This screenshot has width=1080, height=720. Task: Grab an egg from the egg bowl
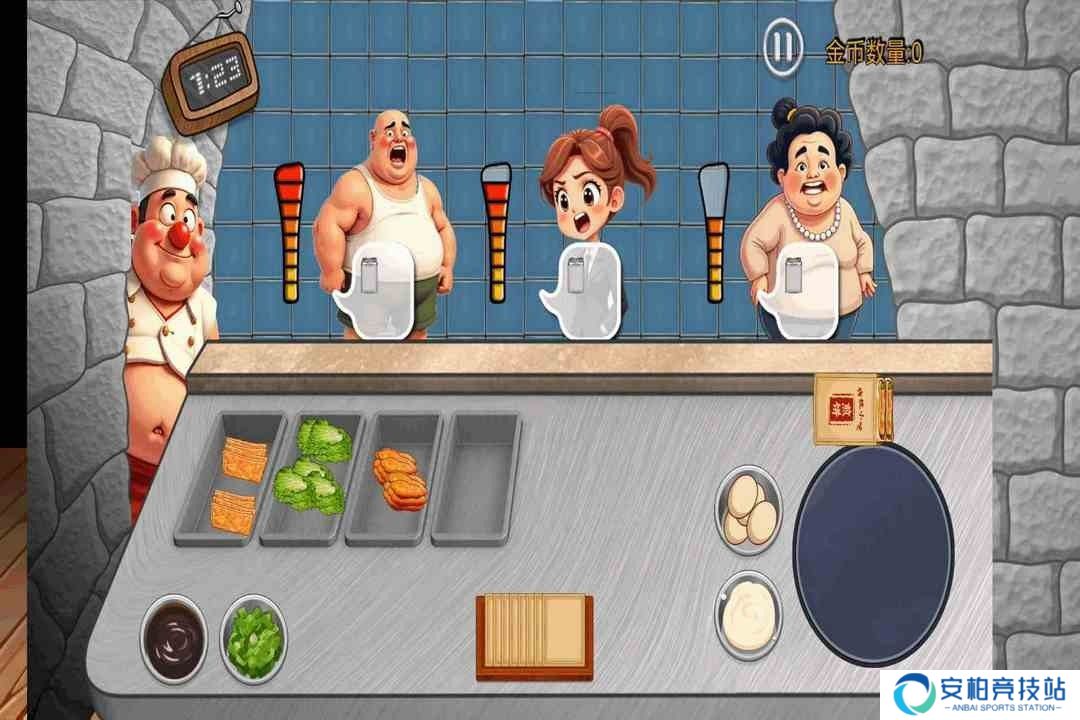tap(749, 510)
